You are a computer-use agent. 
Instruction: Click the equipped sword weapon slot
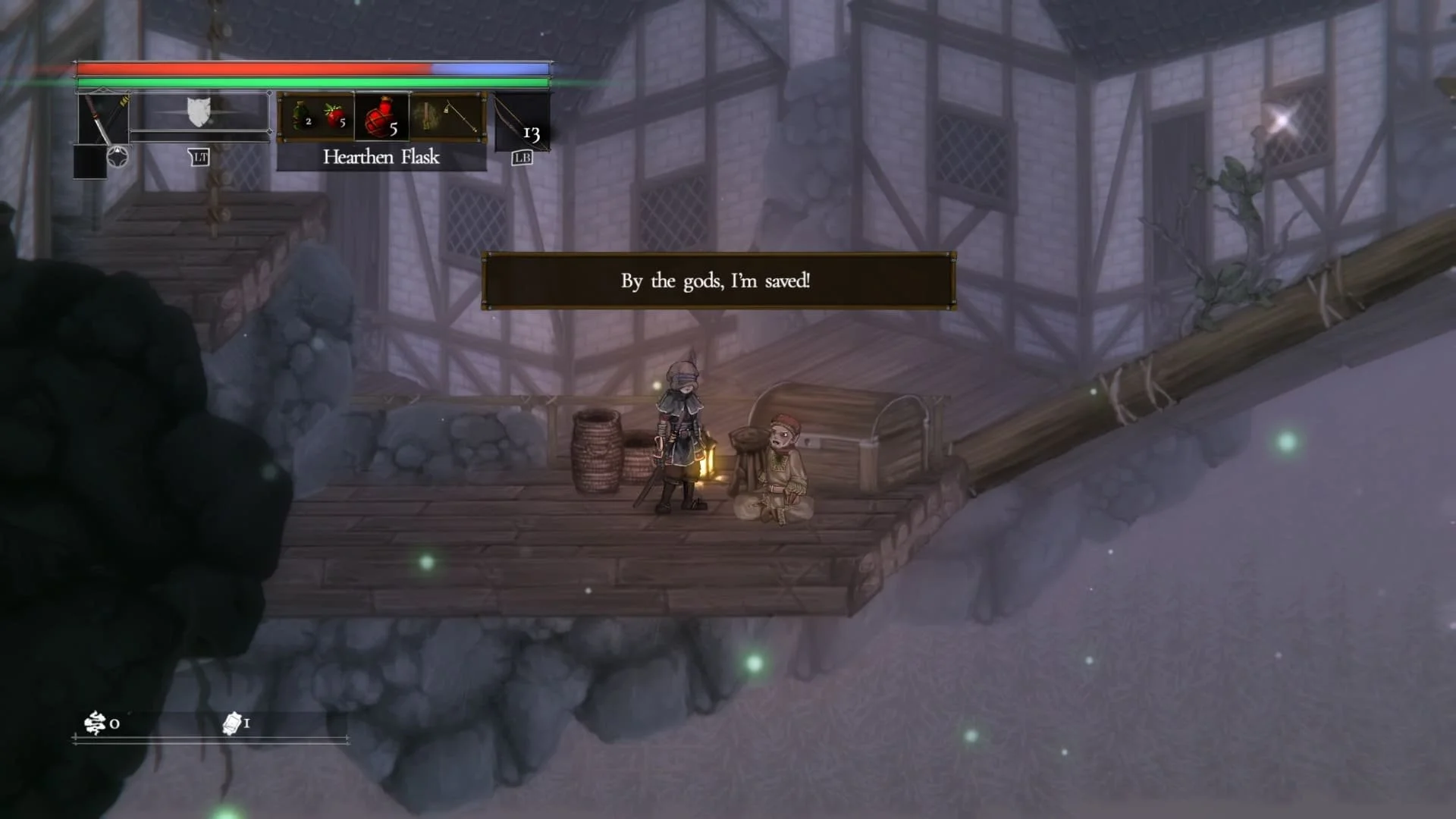(x=103, y=118)
